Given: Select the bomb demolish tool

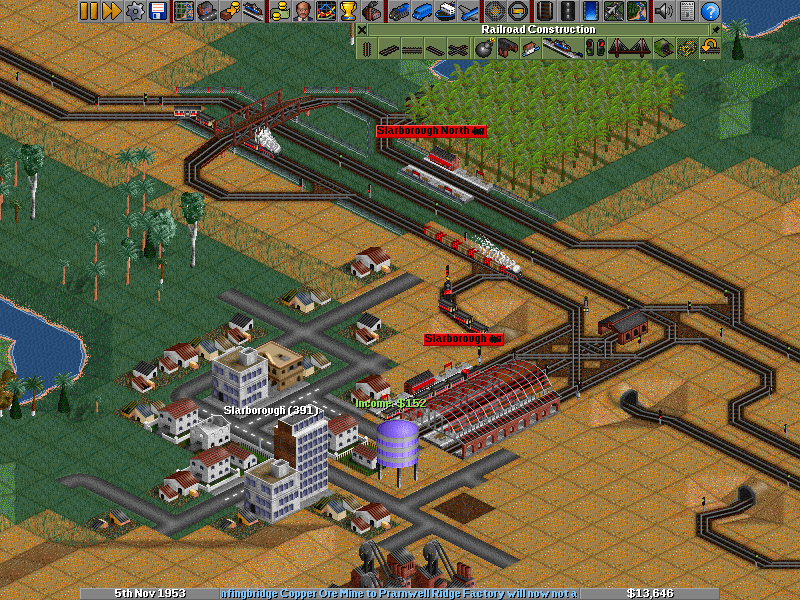Looking at the screenshot, I should pos(483,48).
